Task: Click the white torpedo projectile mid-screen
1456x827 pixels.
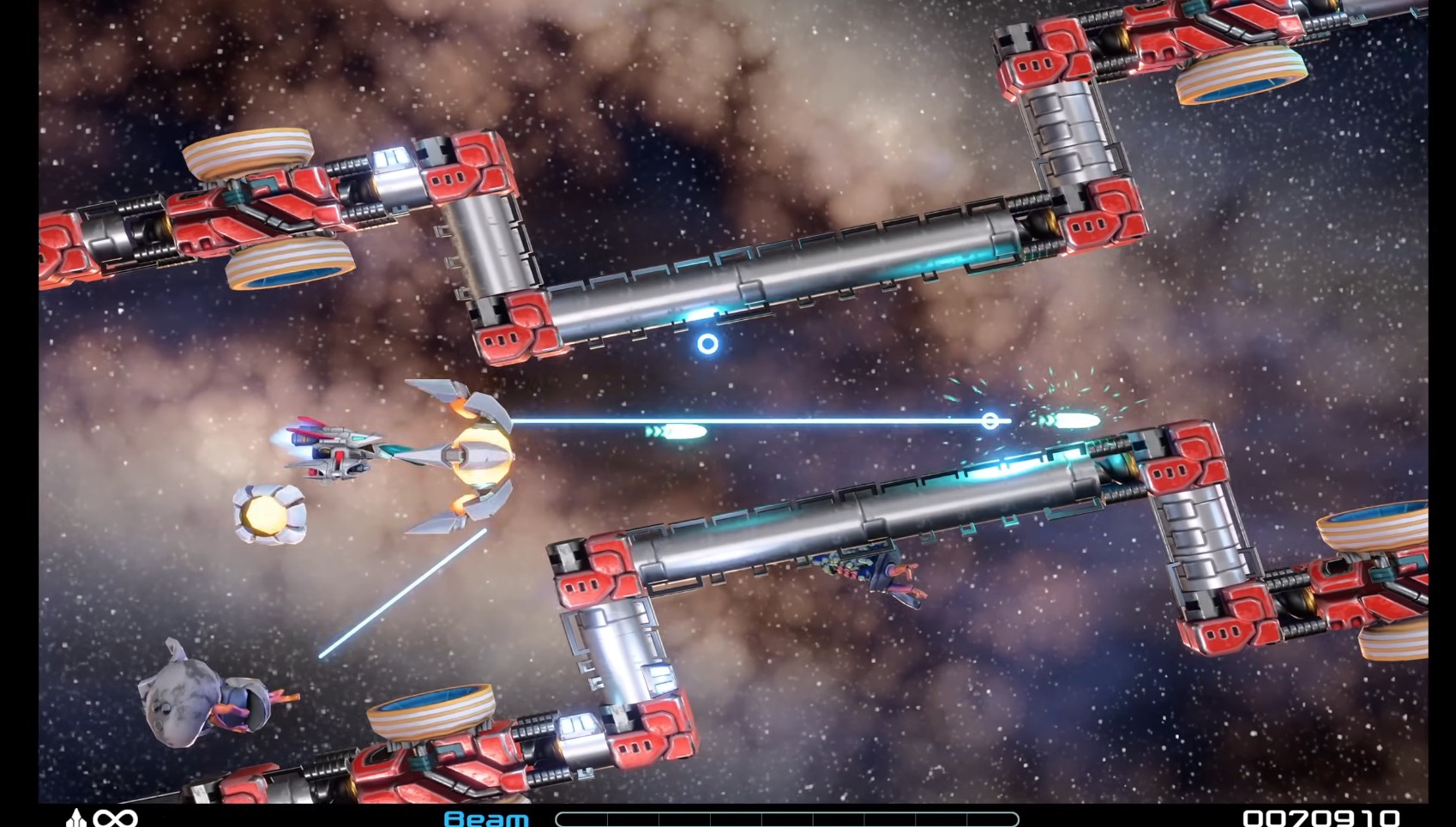Action: click(677, 432)
